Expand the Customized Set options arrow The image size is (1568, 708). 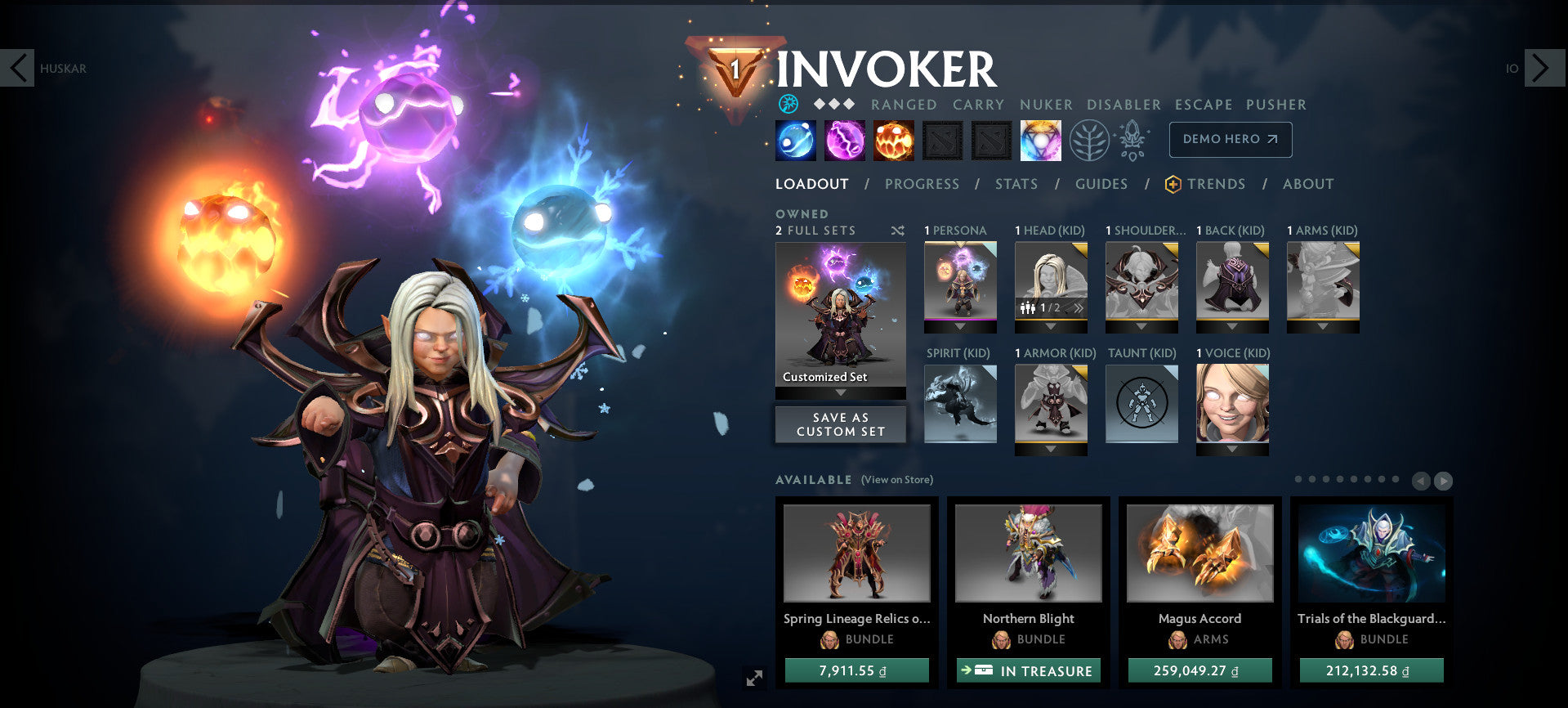(840, 392)
